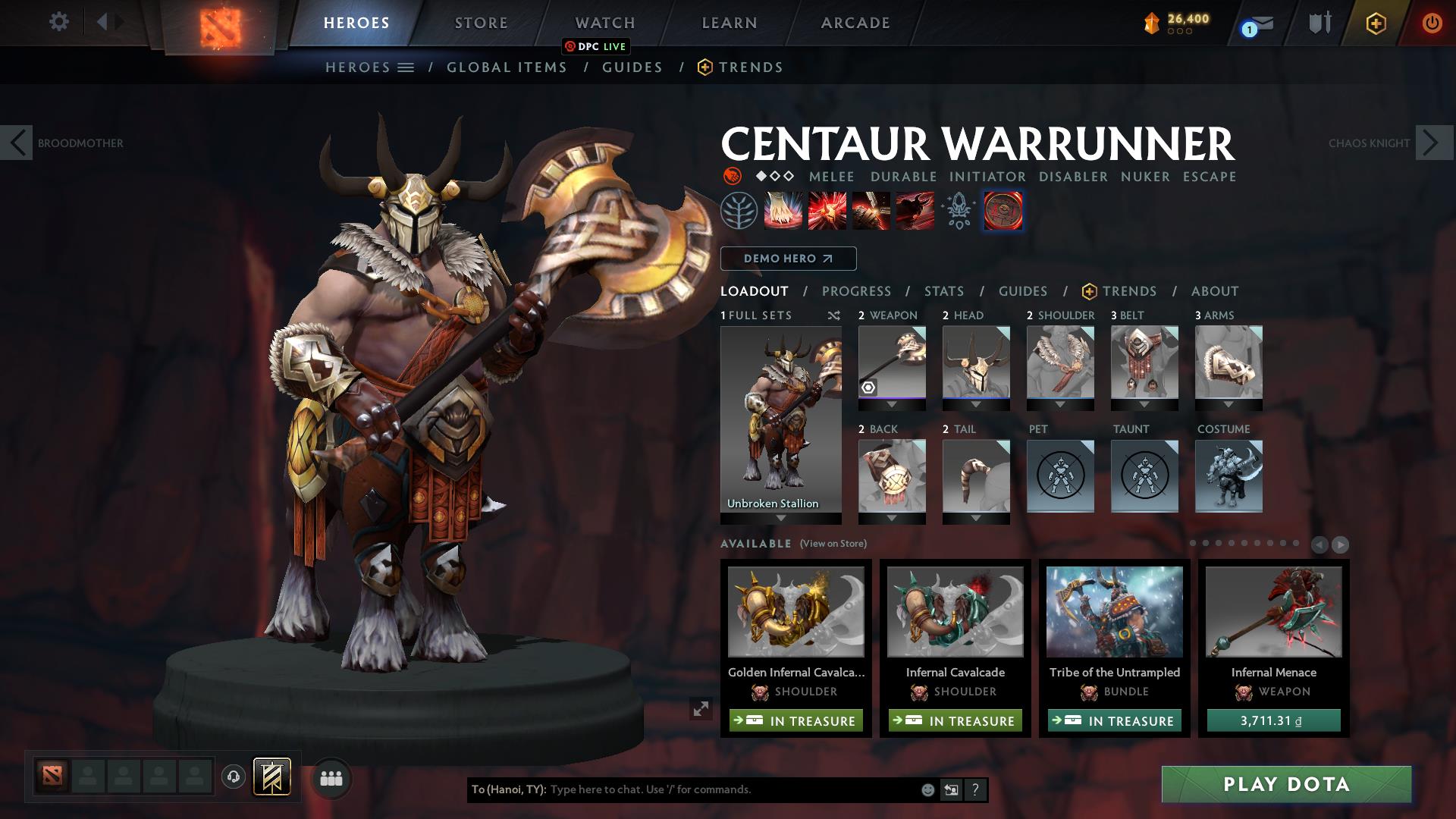Image resolution: width=1456 pixels, height=819 pixels.
Task: Go to next hero Chaos Knight
Action: coord(1432,143)
